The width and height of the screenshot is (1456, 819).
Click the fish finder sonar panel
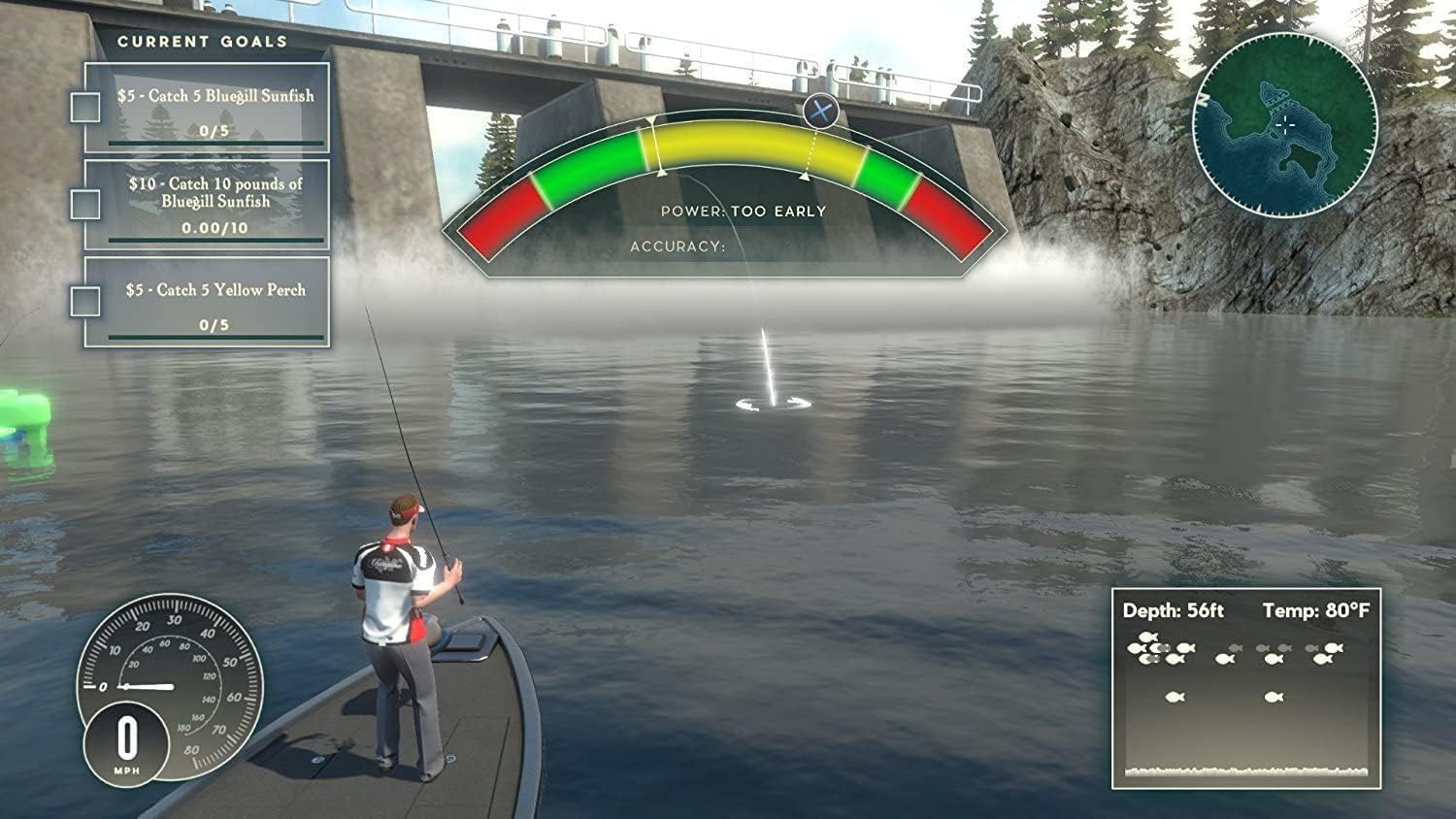coord(1245,688)
